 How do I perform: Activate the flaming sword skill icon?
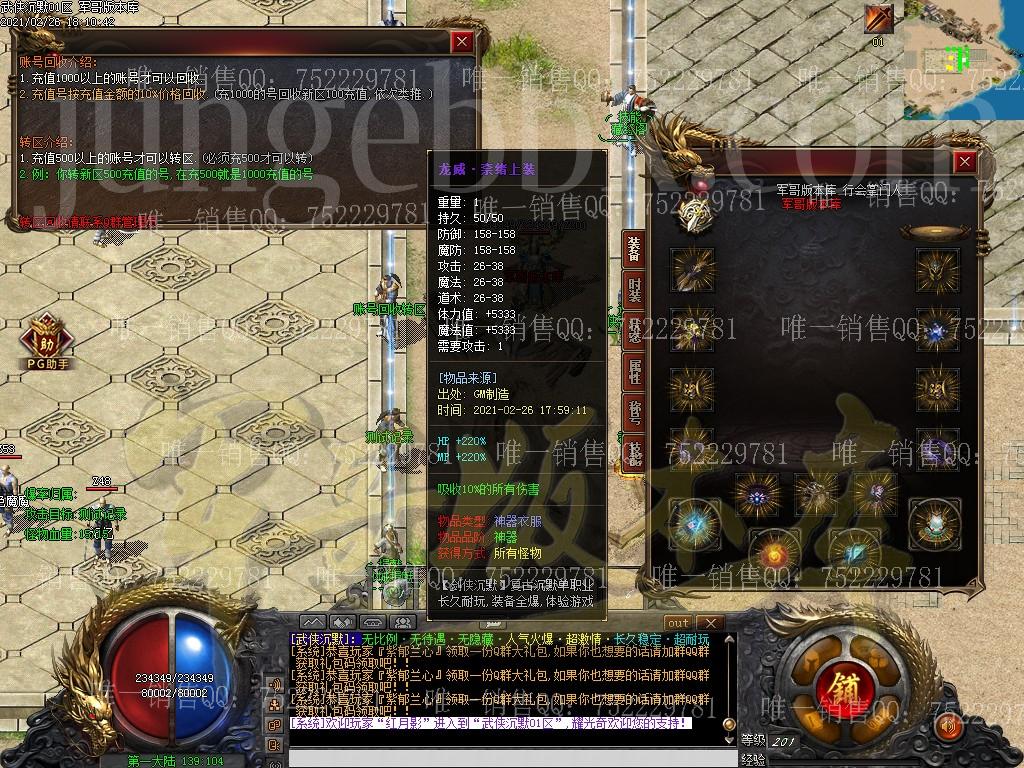point(880,19)
